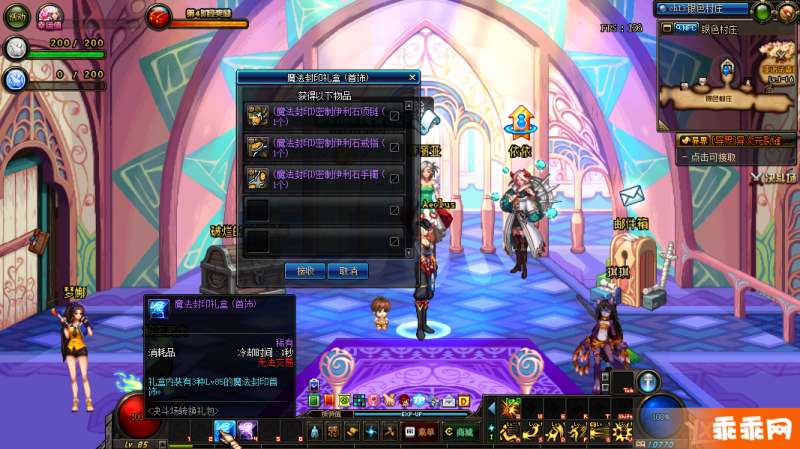Expand the skill bar with the left arrow
800x449 pixels.
(489, 408)
